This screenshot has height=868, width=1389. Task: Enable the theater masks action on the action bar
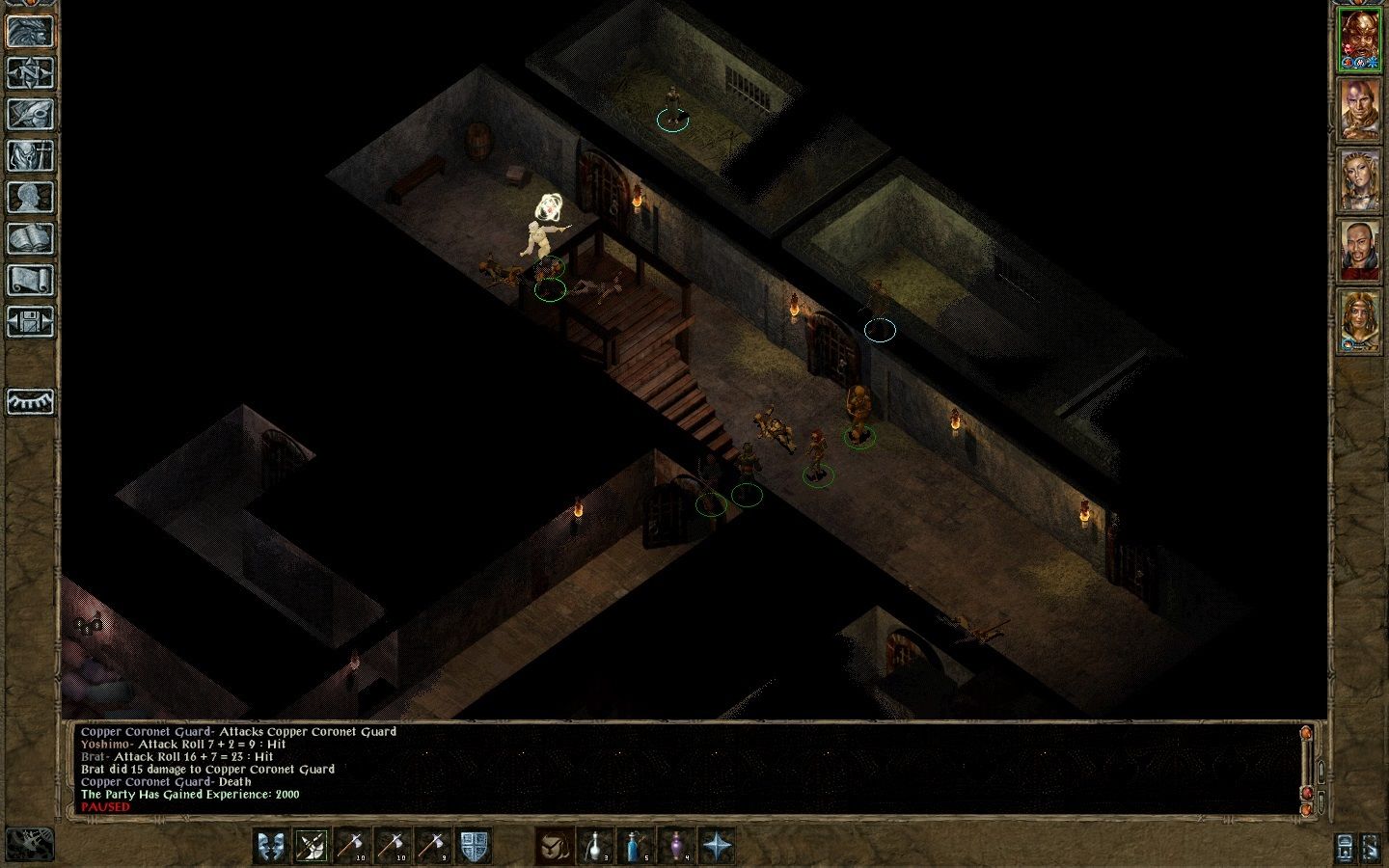[269, 846]
